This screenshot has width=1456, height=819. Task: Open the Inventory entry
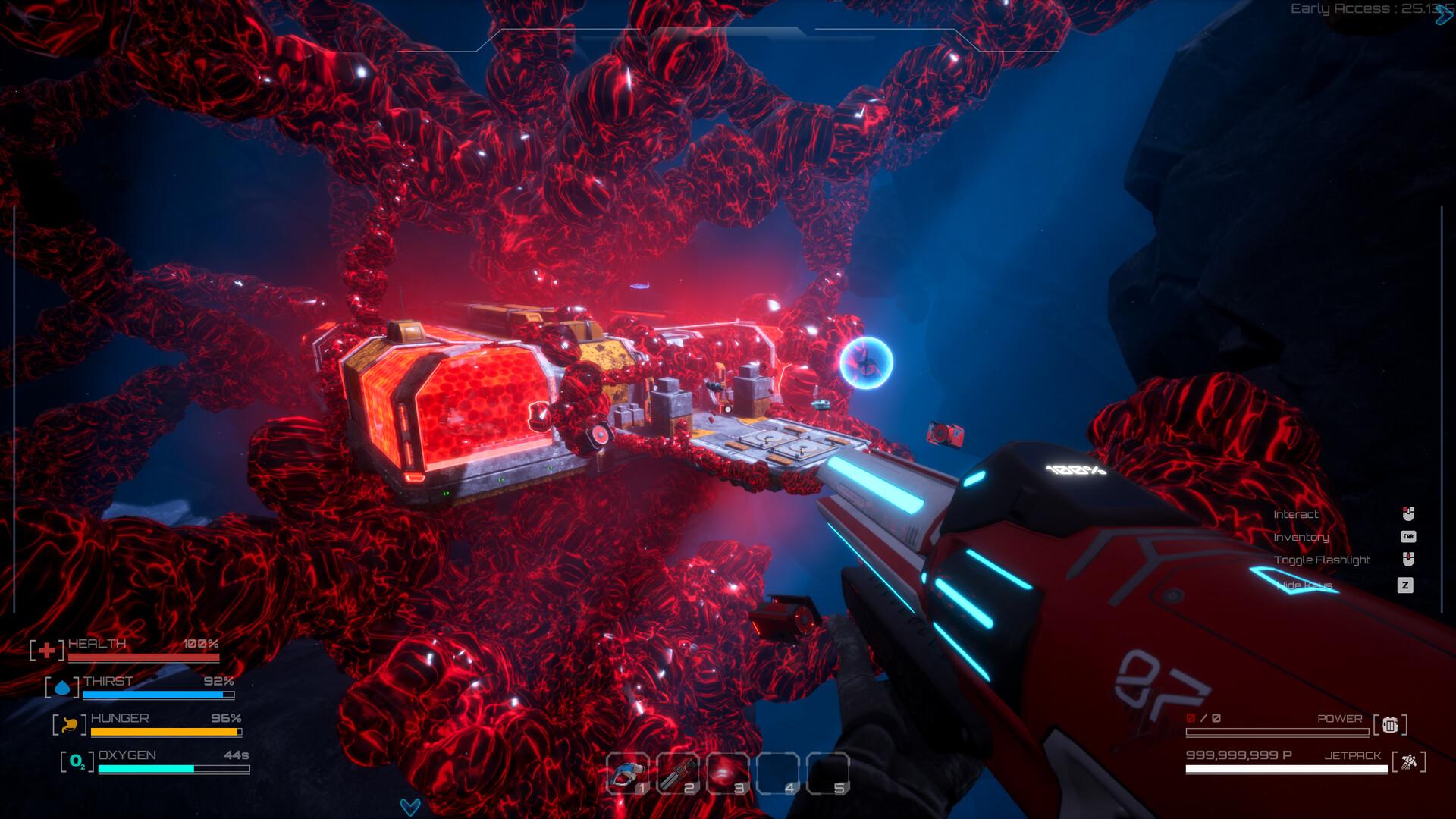click(1301, 537)
